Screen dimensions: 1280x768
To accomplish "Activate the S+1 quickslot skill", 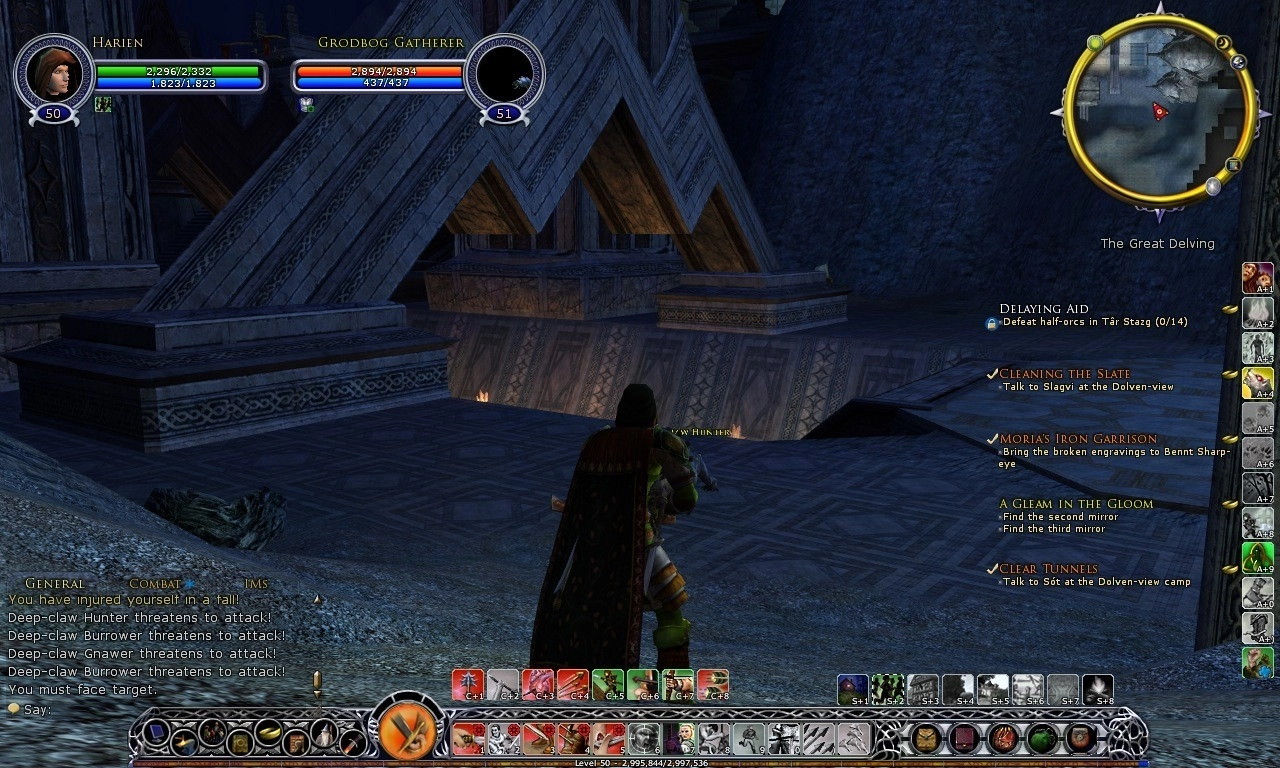I will coord(853,690).
